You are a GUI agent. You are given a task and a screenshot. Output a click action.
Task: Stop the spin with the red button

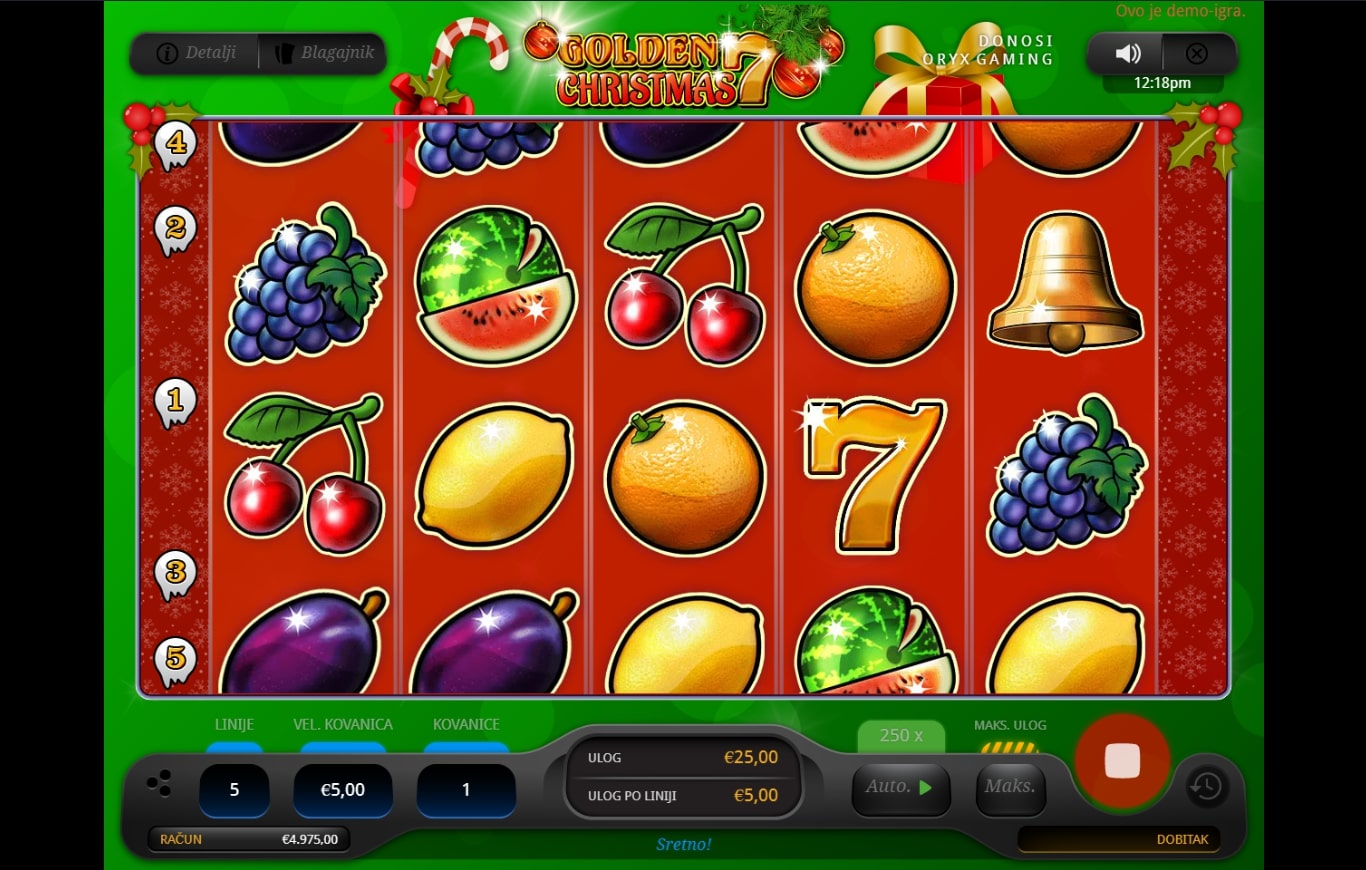pyautogui.click(x=1122, y=761)
